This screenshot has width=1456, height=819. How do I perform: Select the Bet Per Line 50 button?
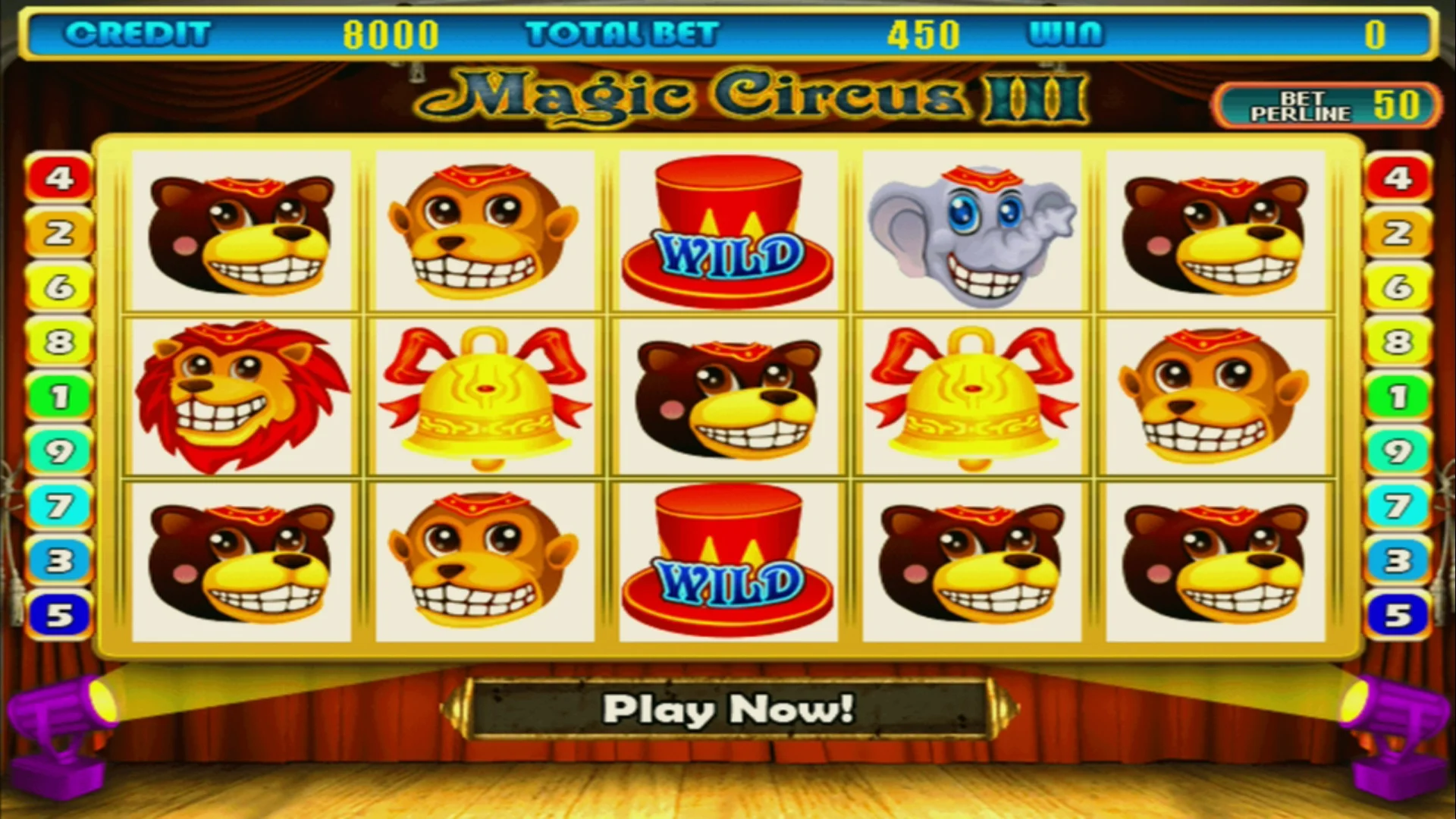coord(1327,106)
